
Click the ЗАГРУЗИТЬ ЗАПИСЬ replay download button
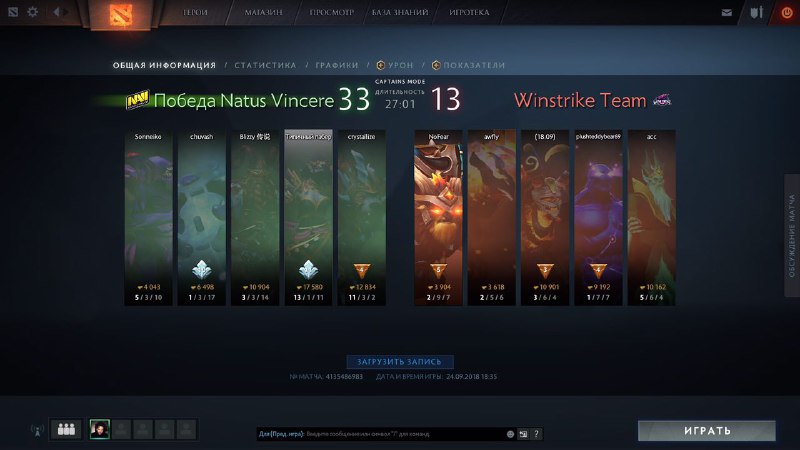(x=400, y=361)
